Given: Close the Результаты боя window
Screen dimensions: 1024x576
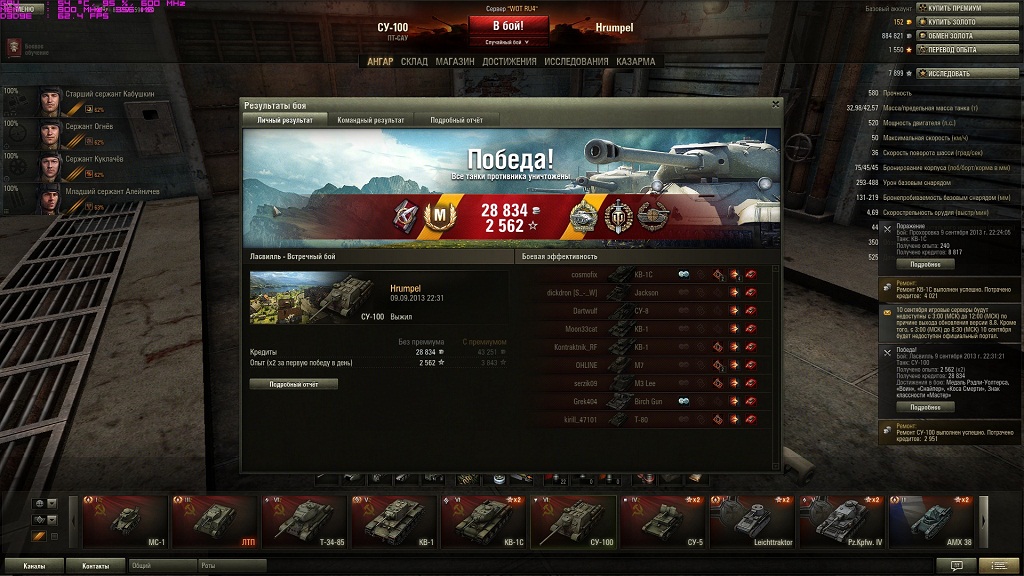Looking at the screenshot, I should [x=776, y=103].
